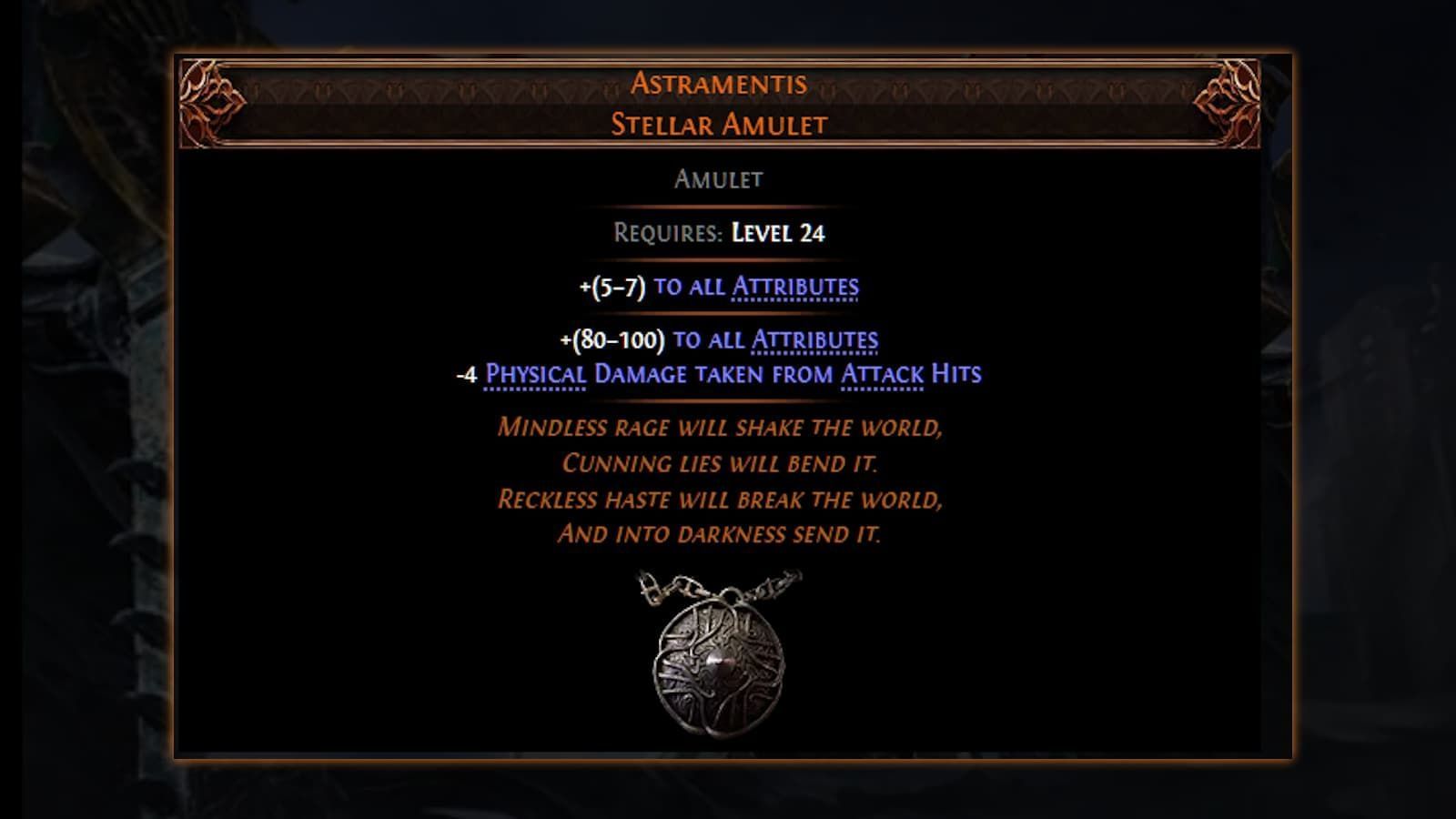Click the Stellar Amulet base type text
1456x819 pixels.
[722, 125]
